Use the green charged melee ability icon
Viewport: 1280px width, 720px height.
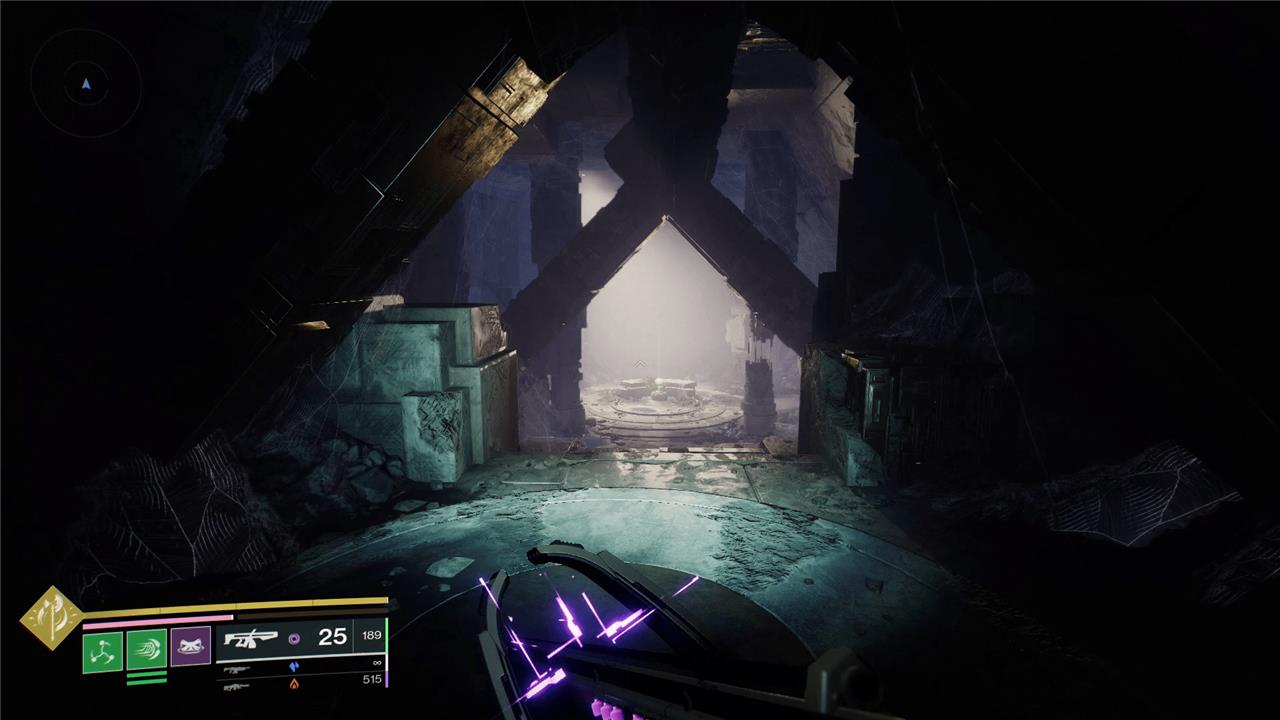[146, 652]
